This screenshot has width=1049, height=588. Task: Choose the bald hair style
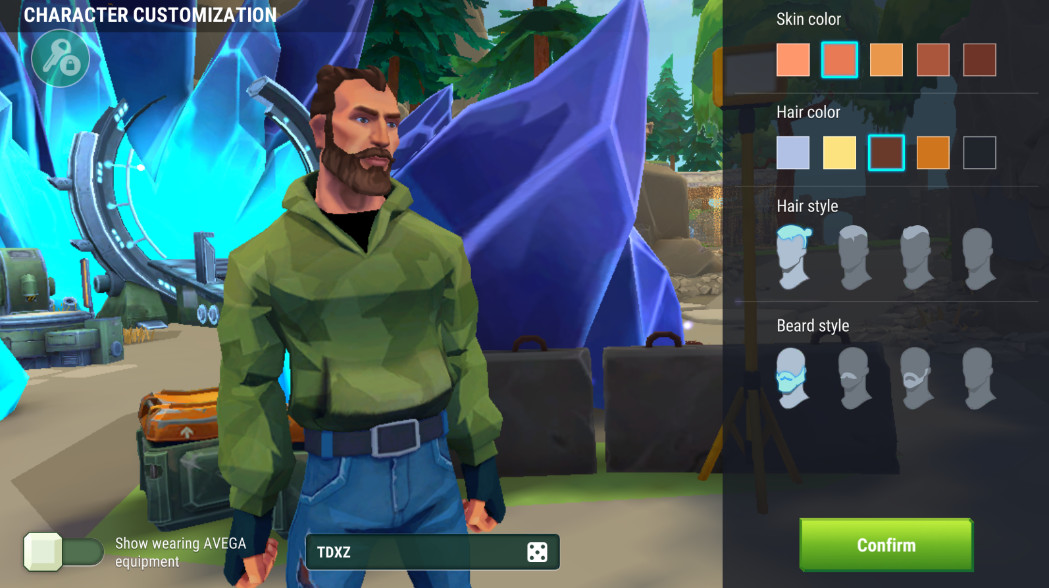(978, 257)
